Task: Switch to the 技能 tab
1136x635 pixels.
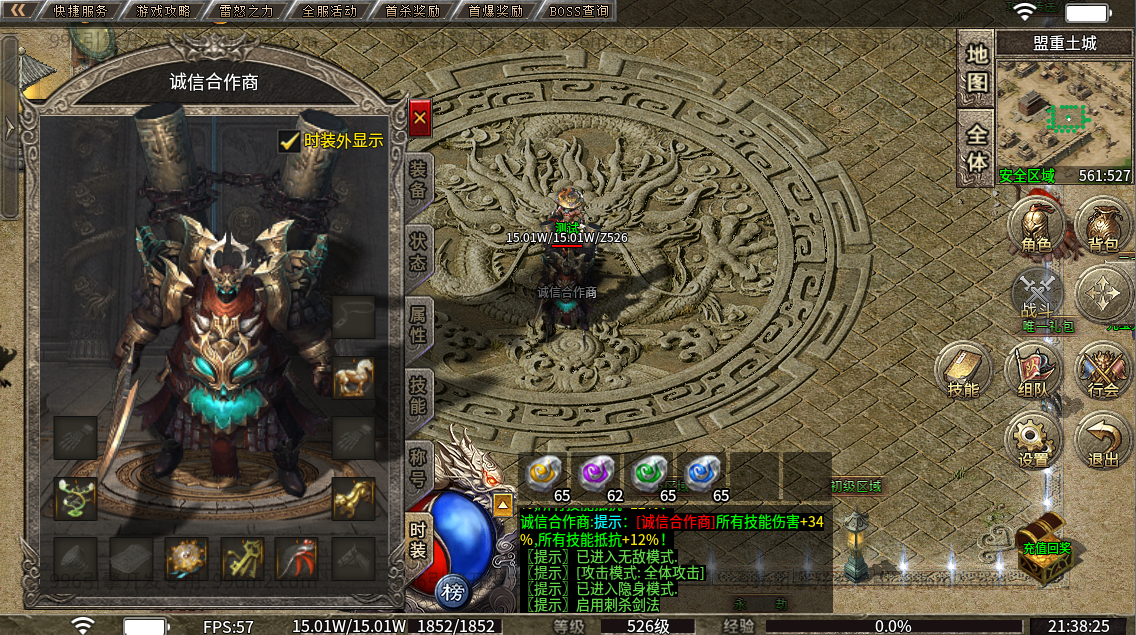Action: 418,392
